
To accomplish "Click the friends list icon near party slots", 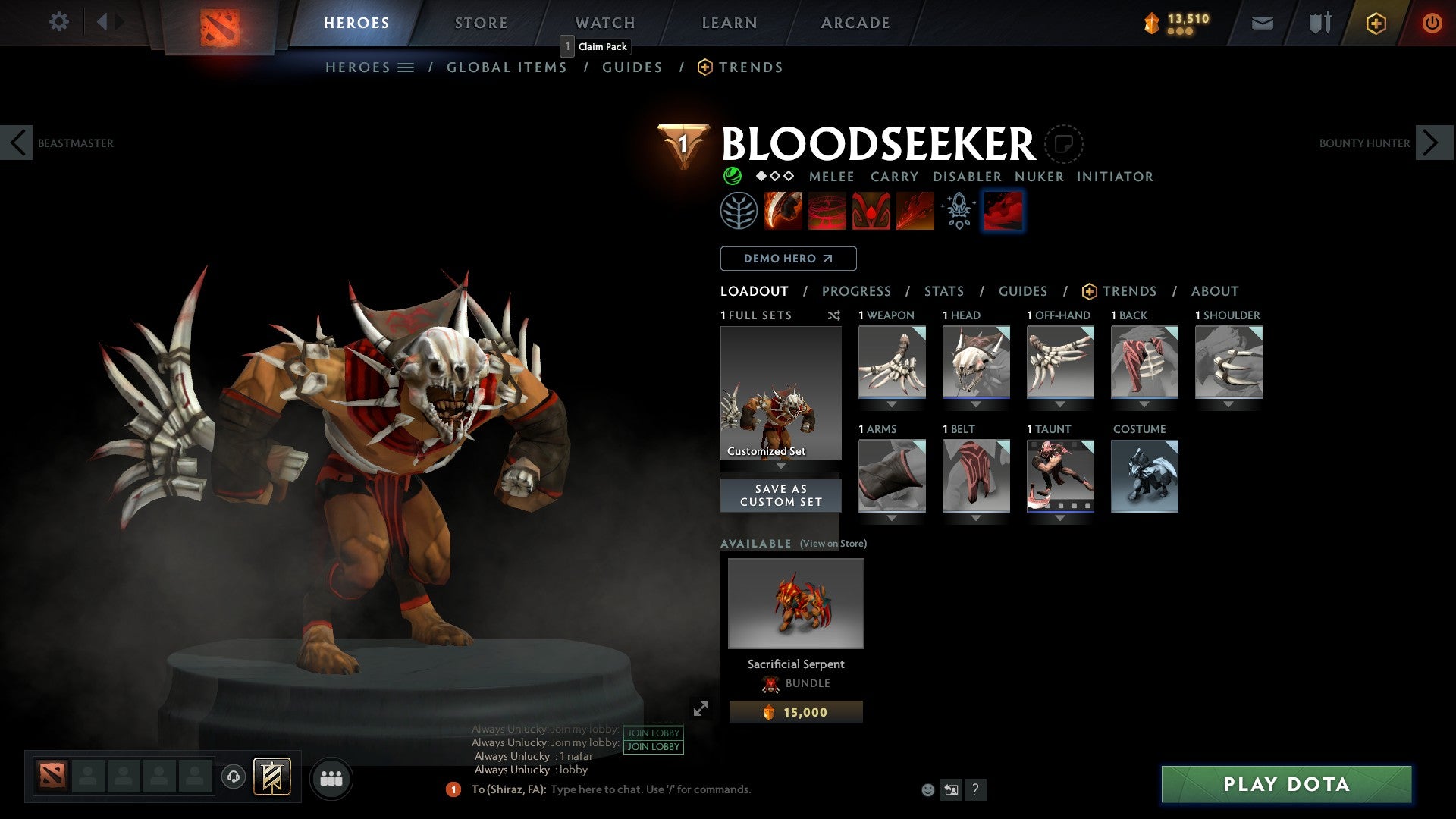I will pos(331,777).
